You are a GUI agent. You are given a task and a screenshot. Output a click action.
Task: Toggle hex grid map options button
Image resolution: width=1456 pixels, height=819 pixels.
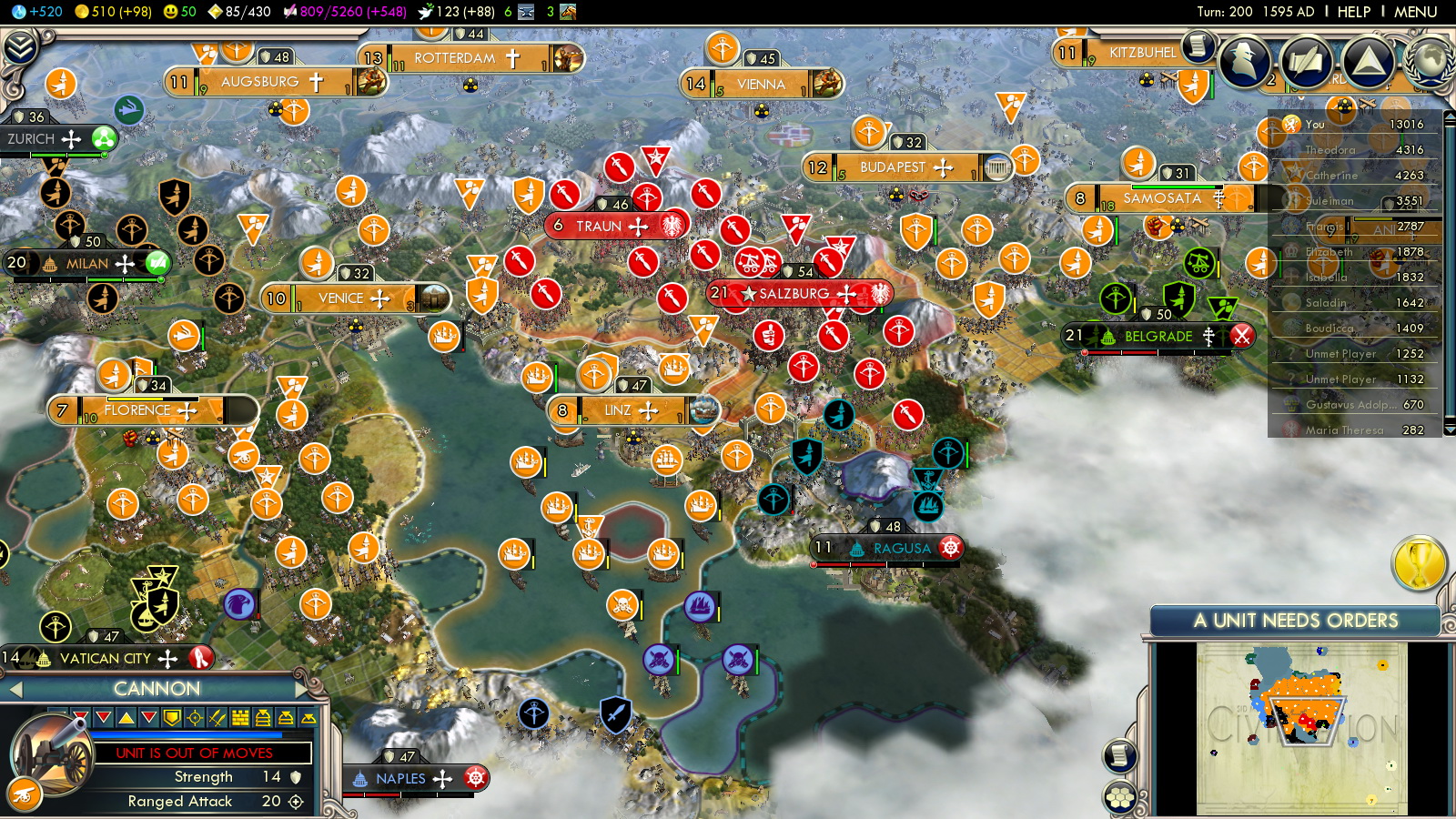coord(1120,798)
